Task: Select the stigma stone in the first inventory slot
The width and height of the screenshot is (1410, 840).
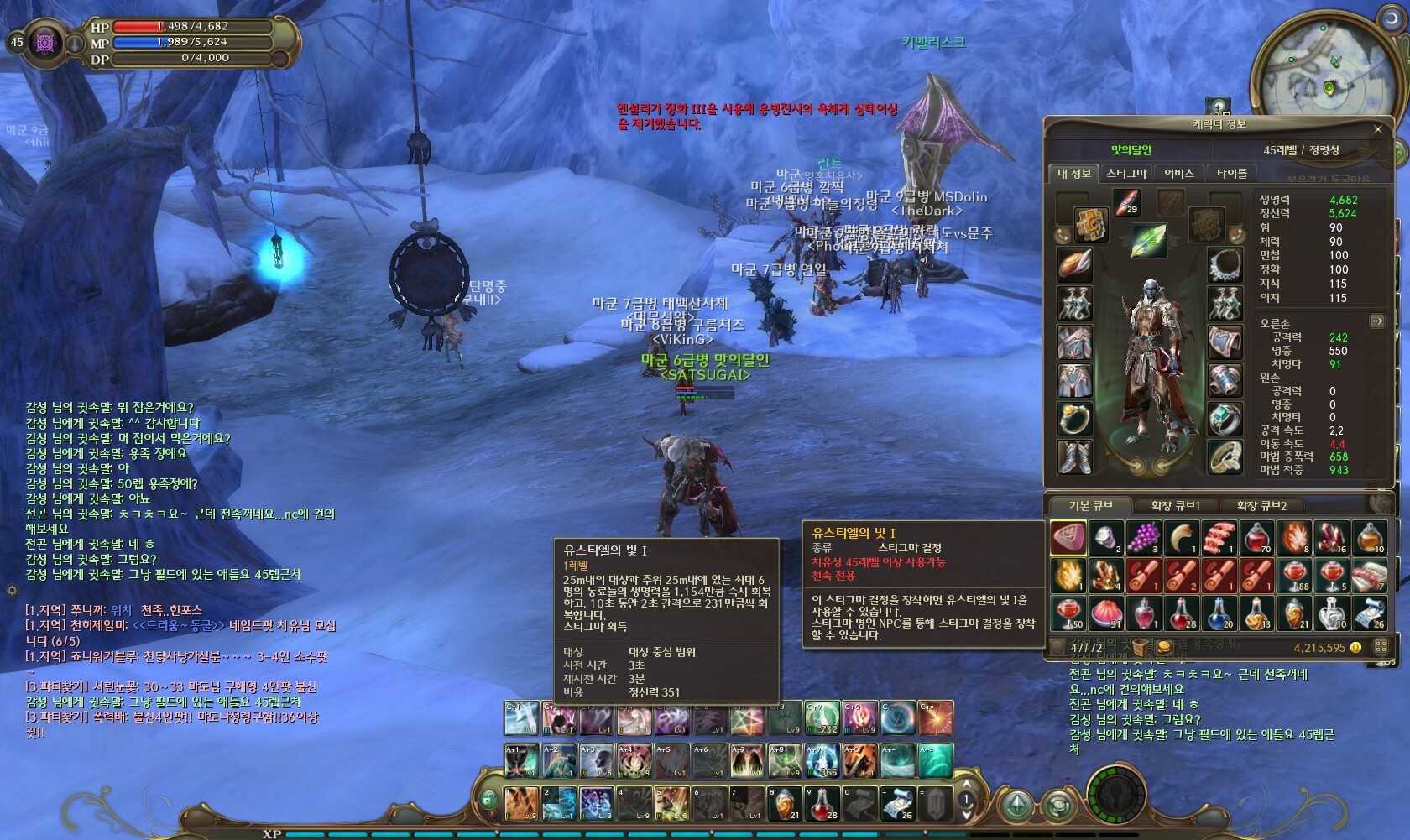Action: coord(1068,538)
